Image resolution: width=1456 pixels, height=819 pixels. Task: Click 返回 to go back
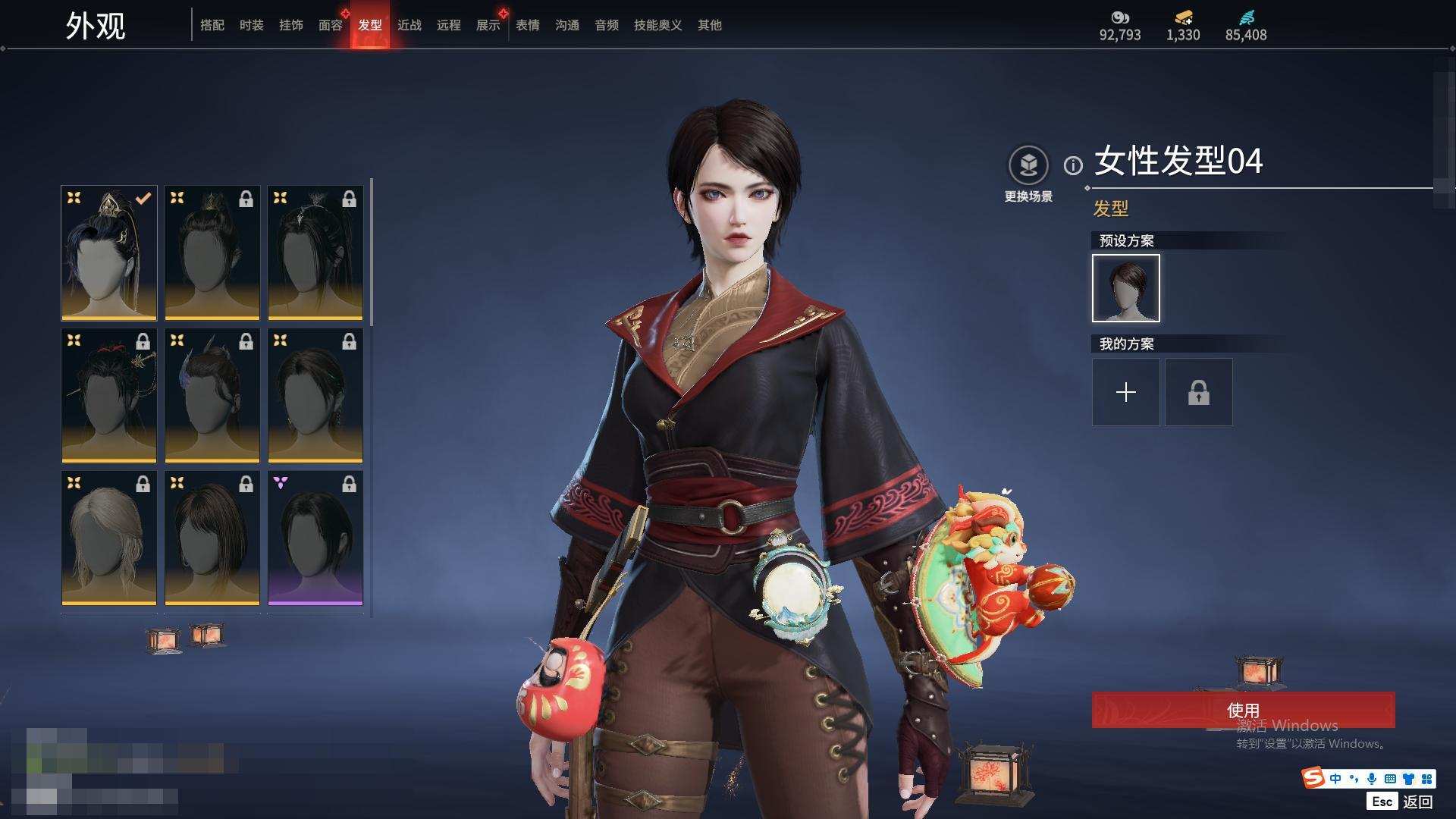point(1417,801)
